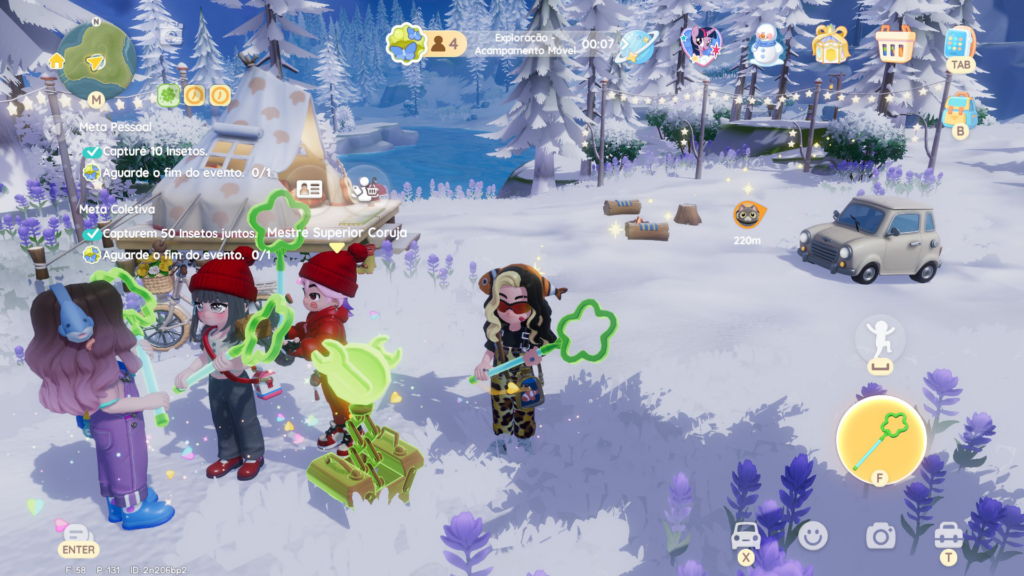Open the shopping basket store

[895, 44]
